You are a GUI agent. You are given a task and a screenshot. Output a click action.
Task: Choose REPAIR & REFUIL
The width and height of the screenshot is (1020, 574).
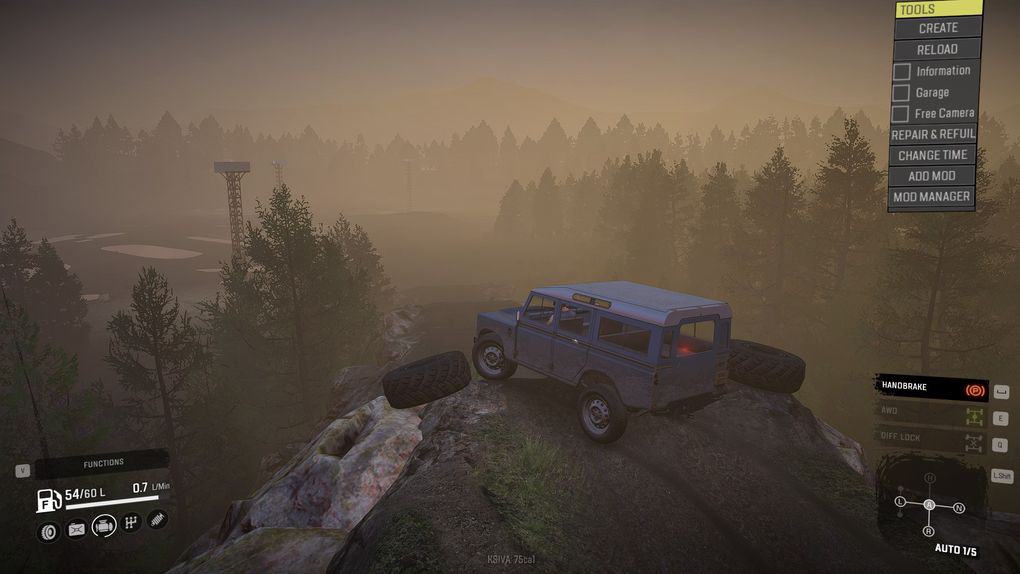coord(933,134)
